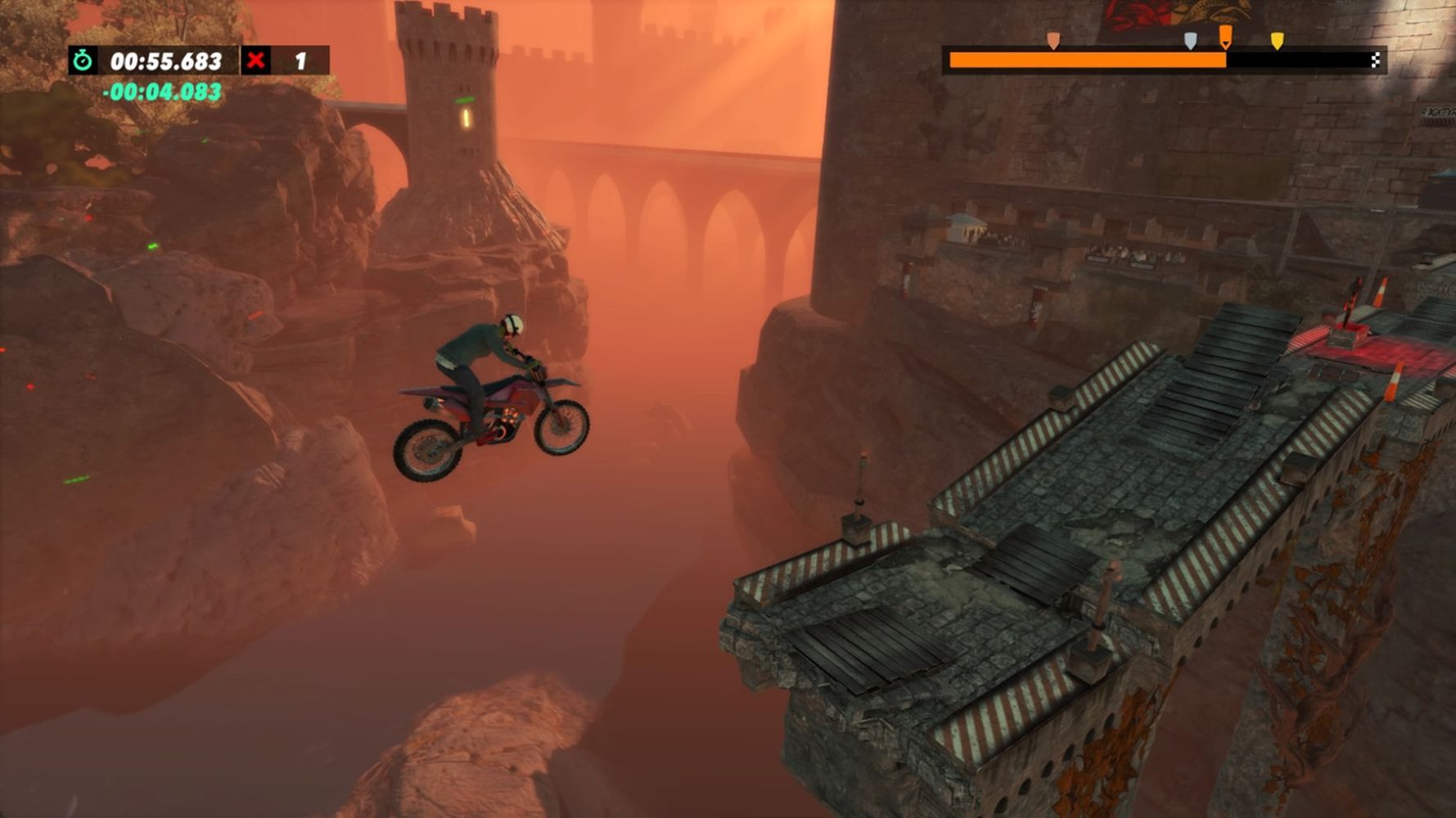Click the bronze medal marker on progress bar
This screenshot has height=818, width=1456.
click(1053, 40)
